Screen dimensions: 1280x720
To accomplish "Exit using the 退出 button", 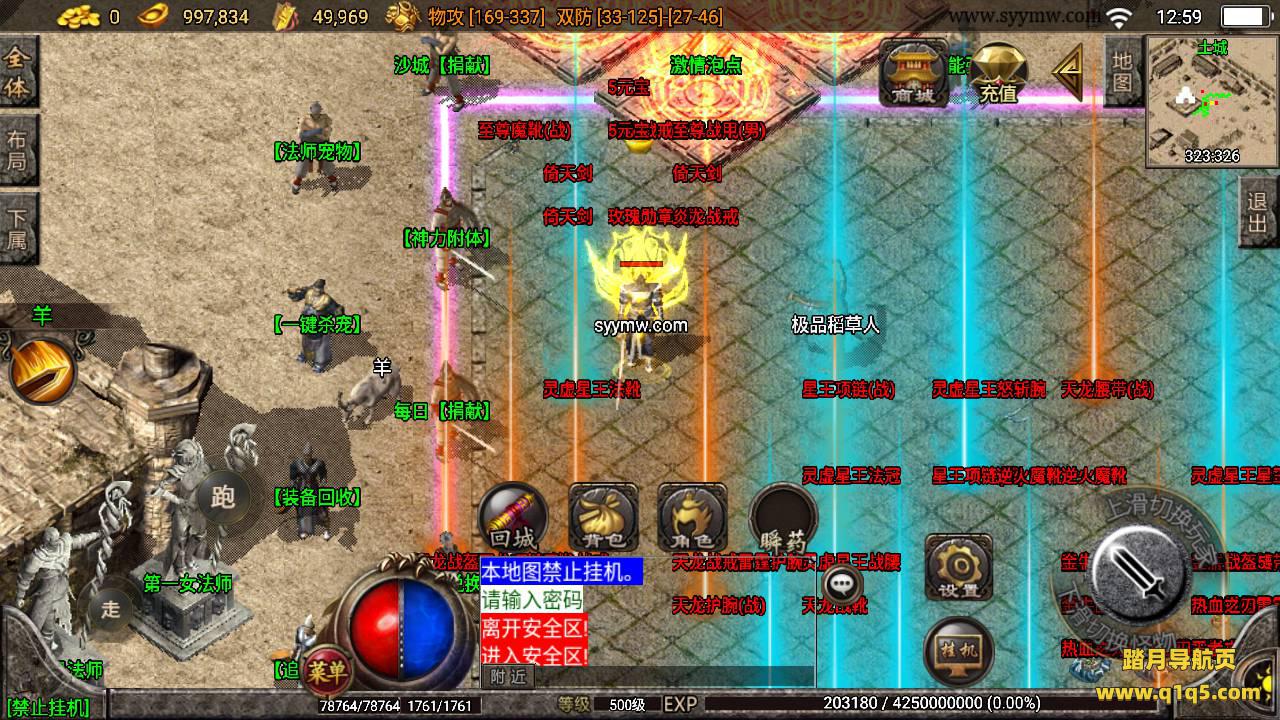I will [x=1258, y=213].
